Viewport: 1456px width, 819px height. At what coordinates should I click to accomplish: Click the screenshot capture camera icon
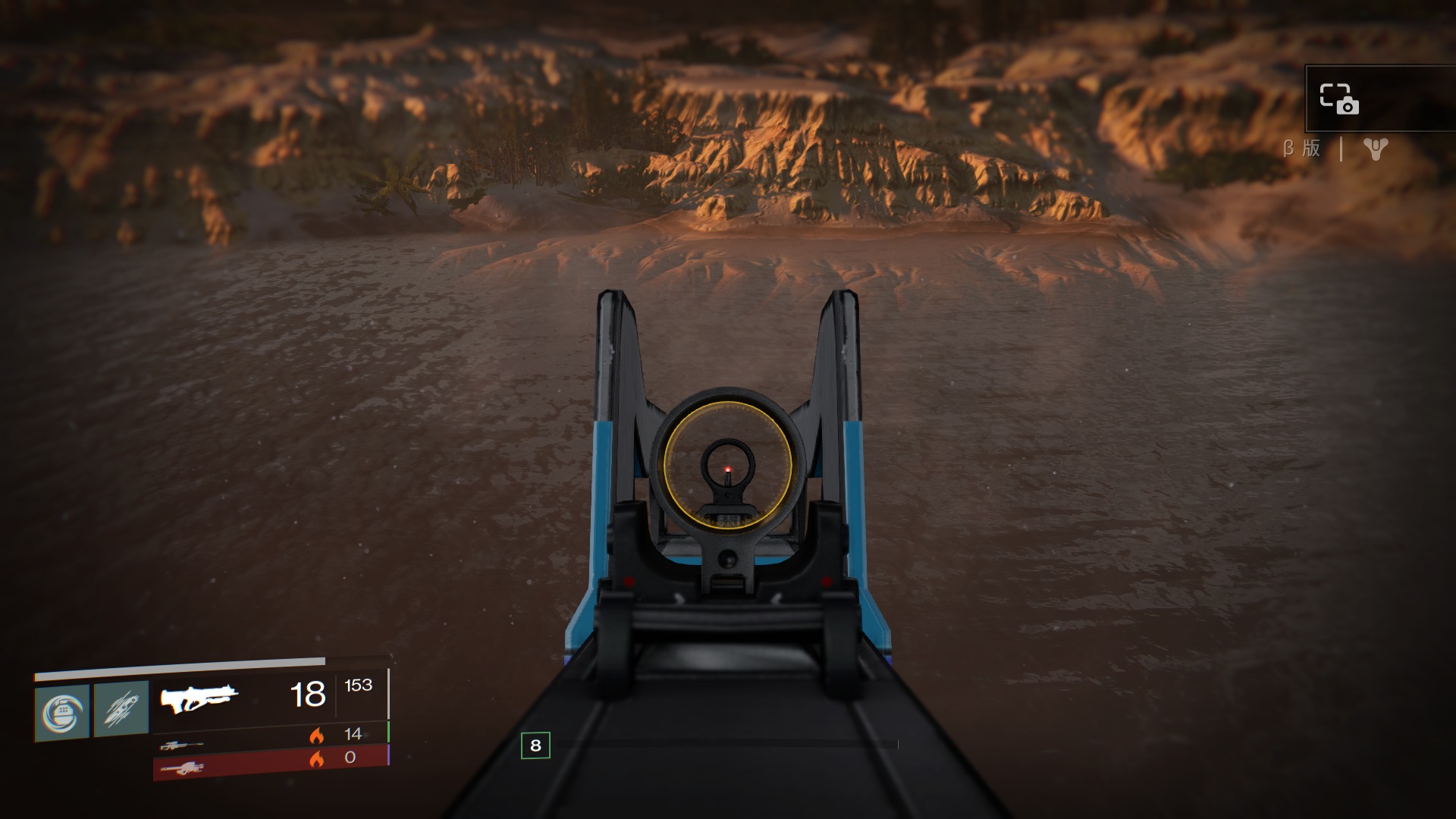(1339, 99)
